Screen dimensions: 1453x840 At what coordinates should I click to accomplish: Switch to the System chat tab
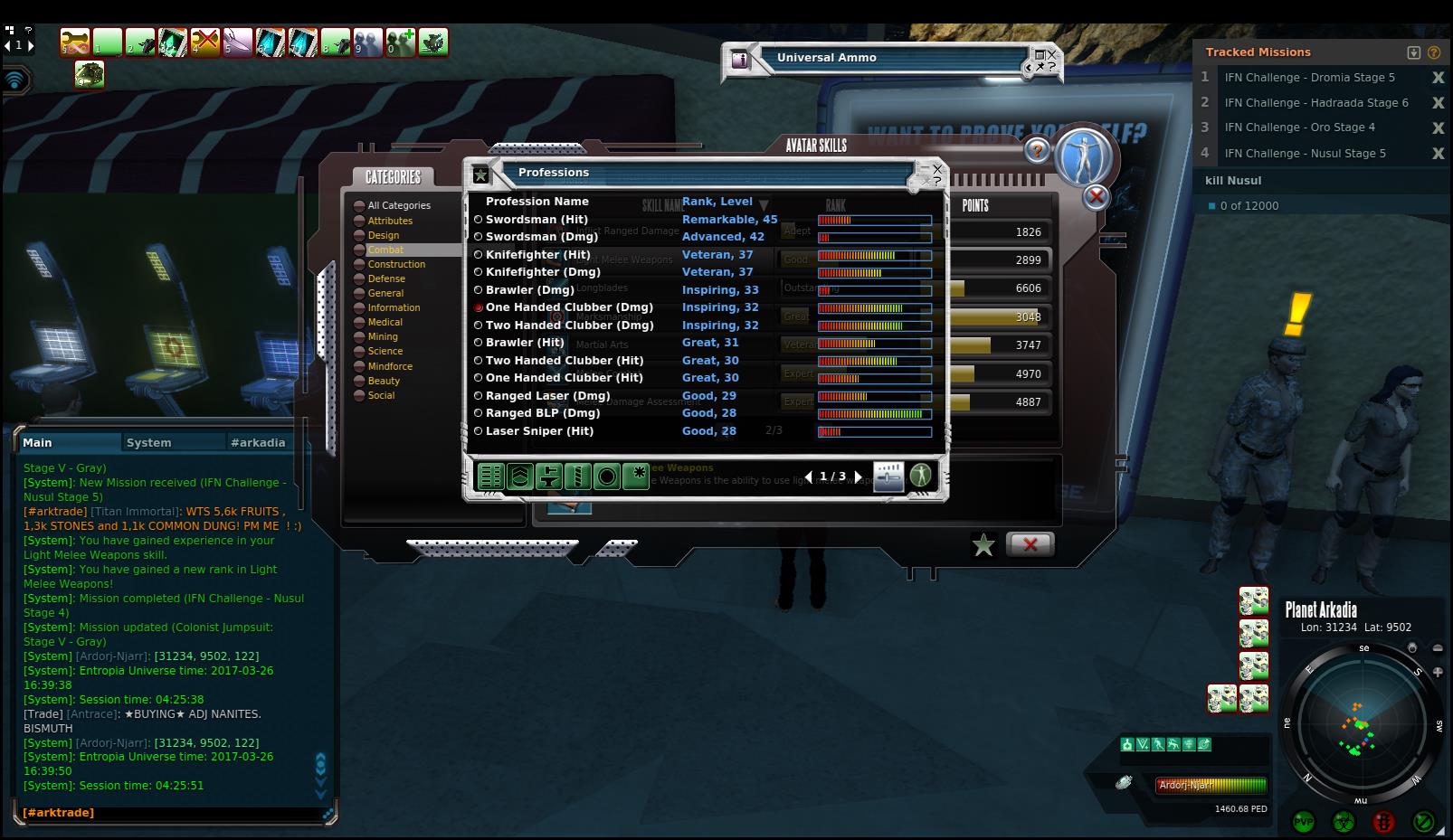tap(149, 443)
